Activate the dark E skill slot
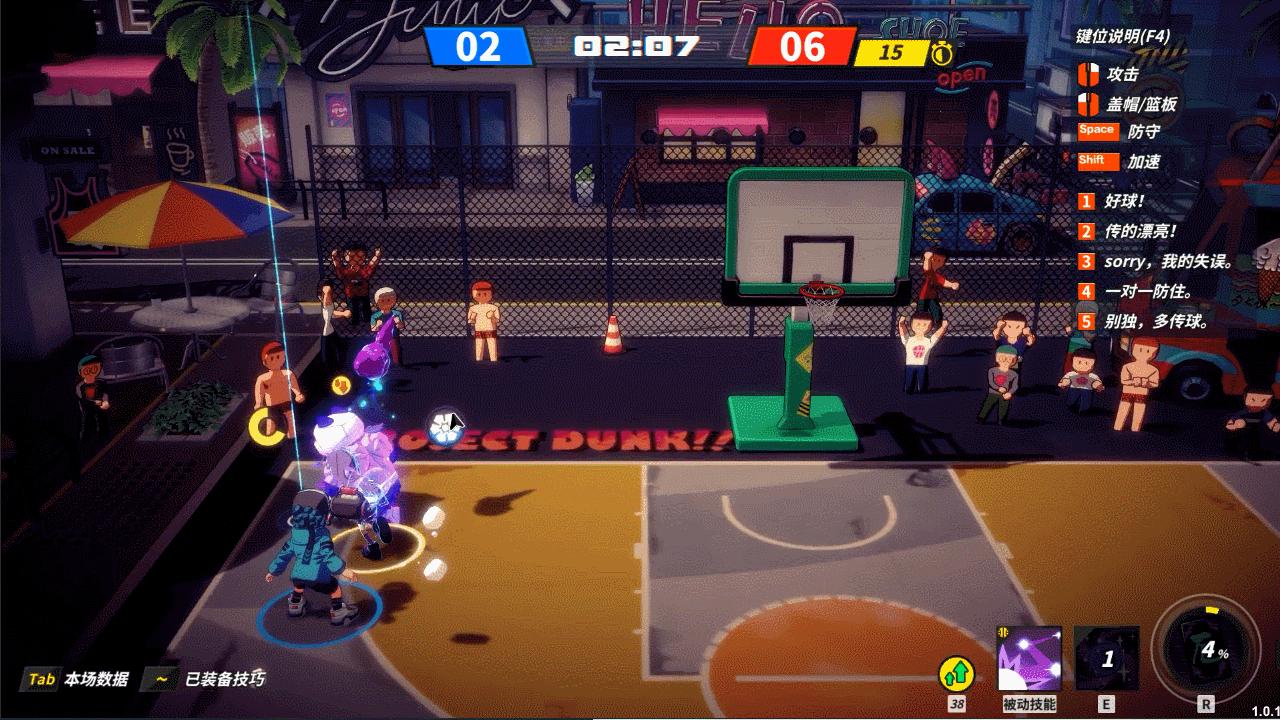 [x=1106, y=658]
